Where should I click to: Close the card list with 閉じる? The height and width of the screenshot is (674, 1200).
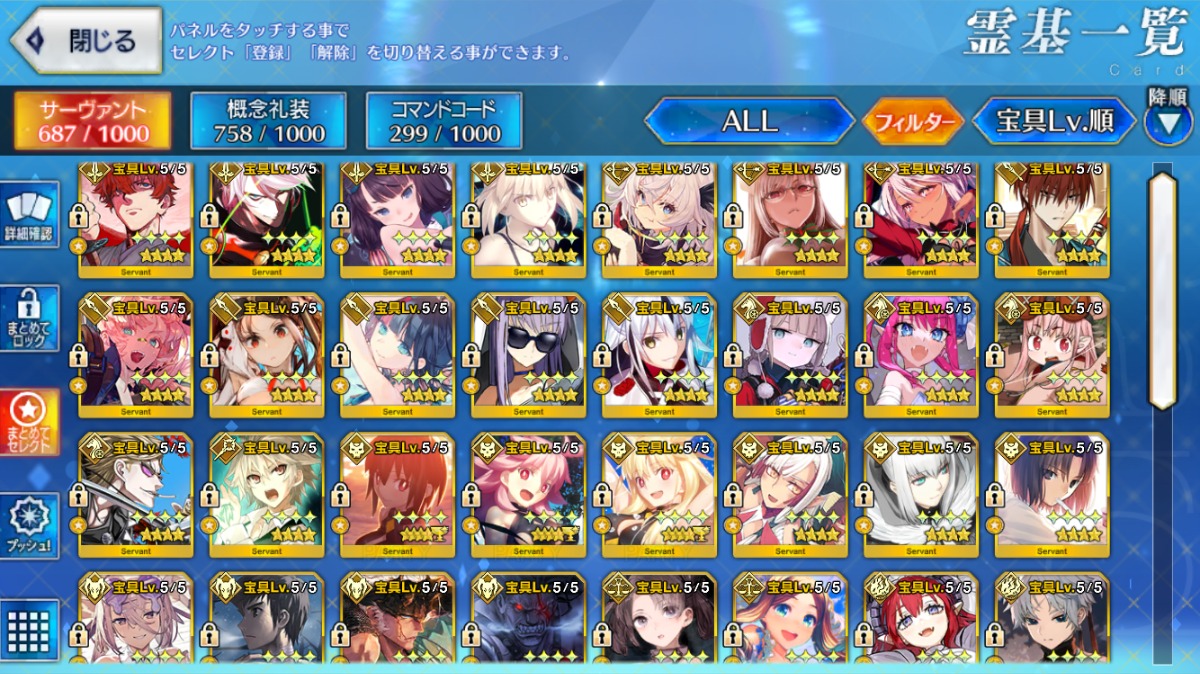tap(86, 41)
